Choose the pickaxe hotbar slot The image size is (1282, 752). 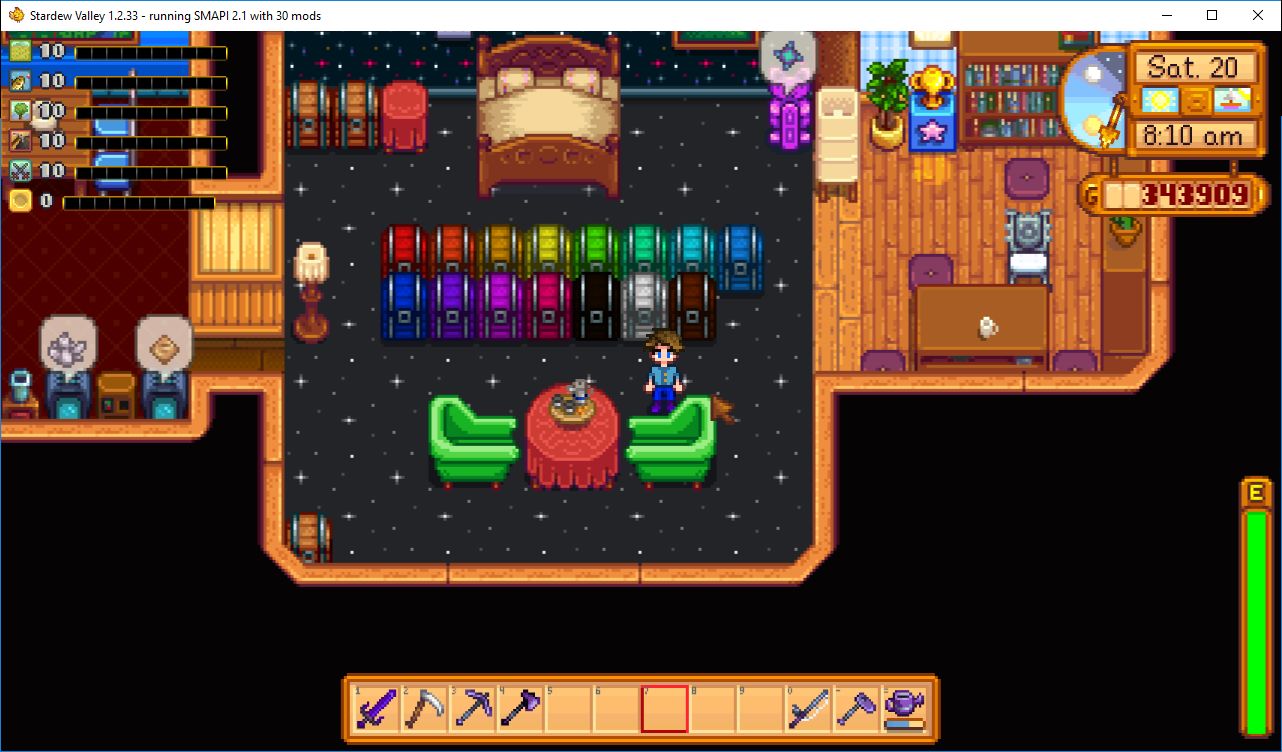(x=472, y=709)
